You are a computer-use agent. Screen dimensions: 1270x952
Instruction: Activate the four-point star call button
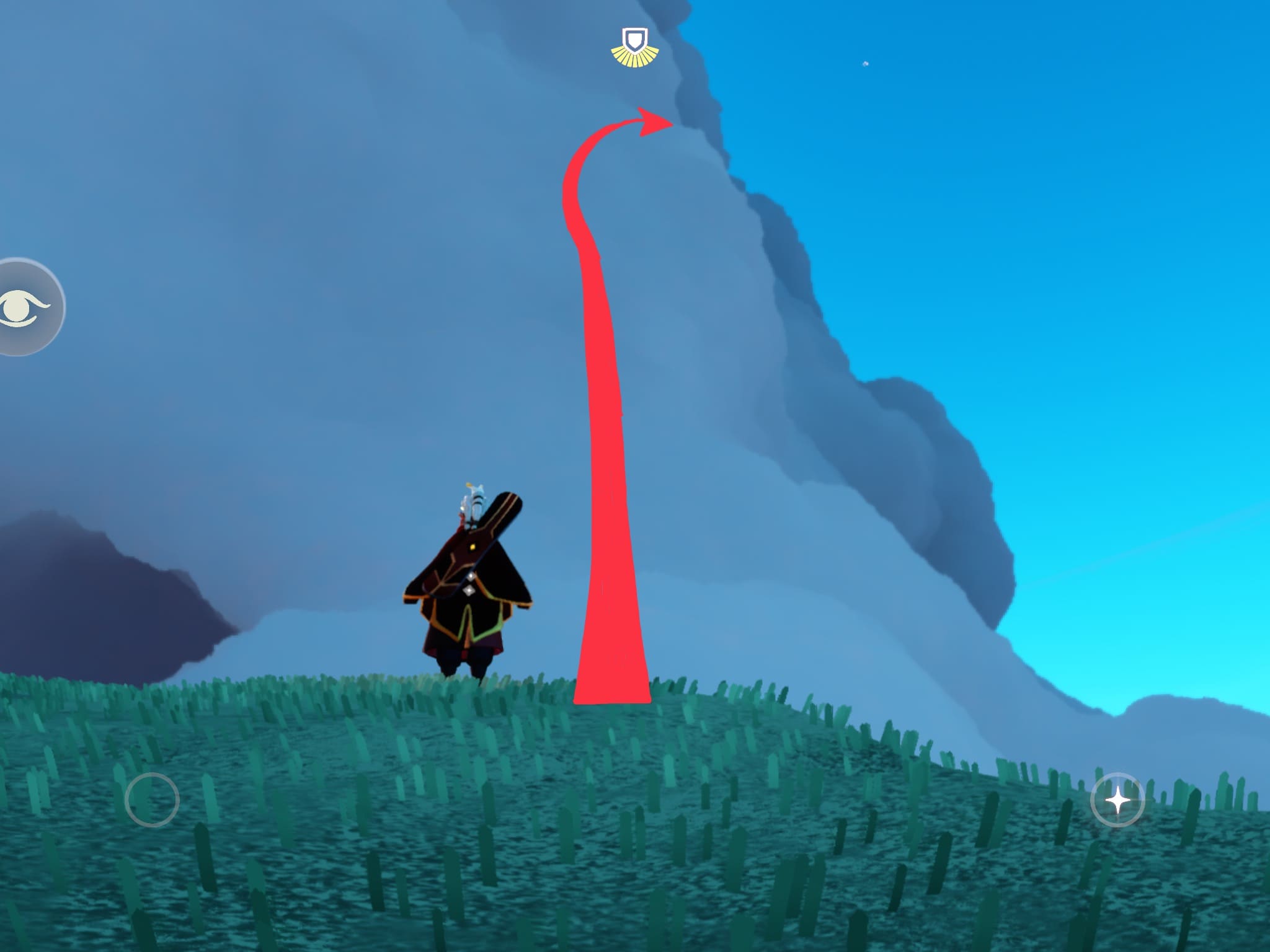[1117, 801]
